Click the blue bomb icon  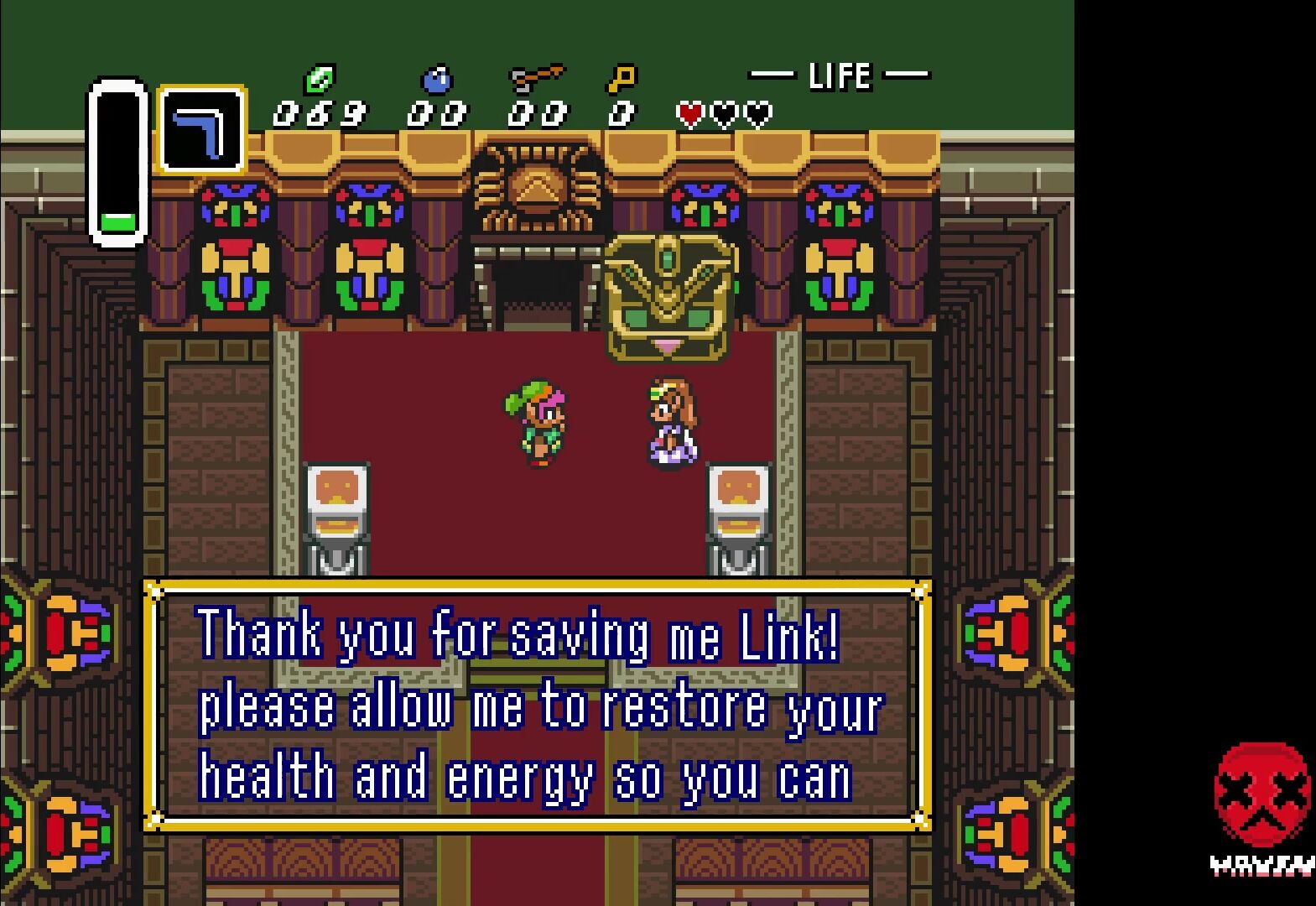(x=436, y=81)
